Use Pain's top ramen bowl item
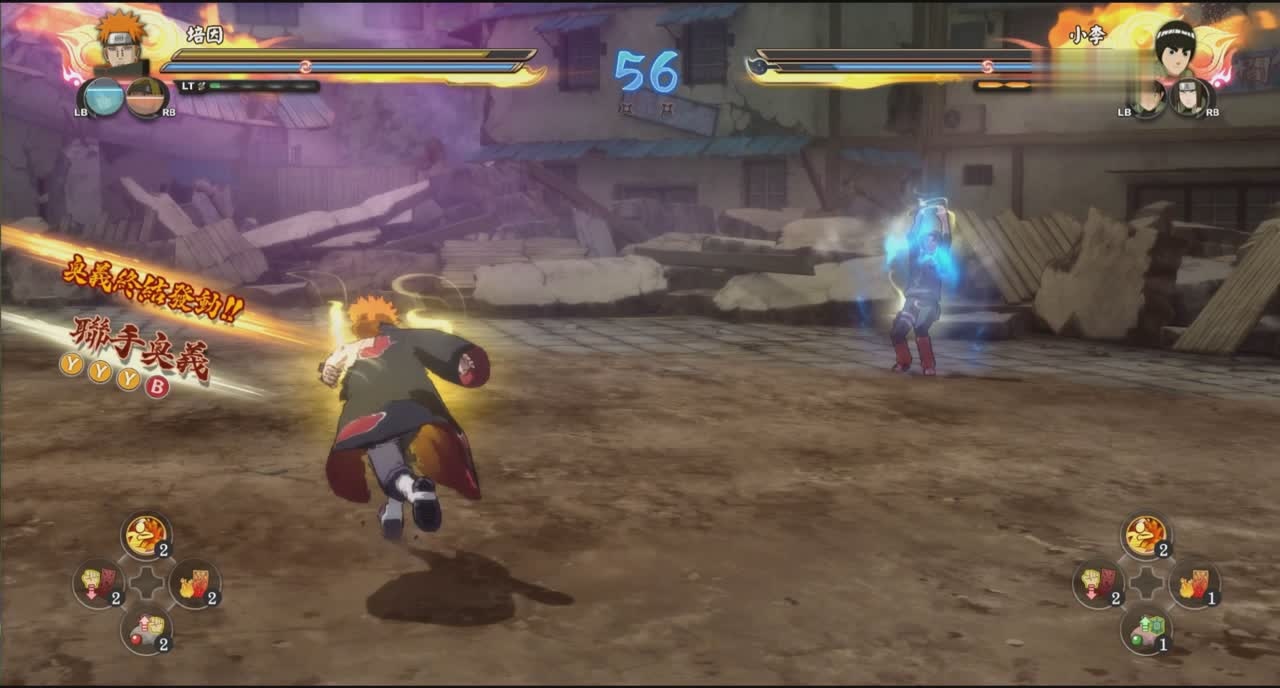1280x688 pixels. (x=146, y=536)
